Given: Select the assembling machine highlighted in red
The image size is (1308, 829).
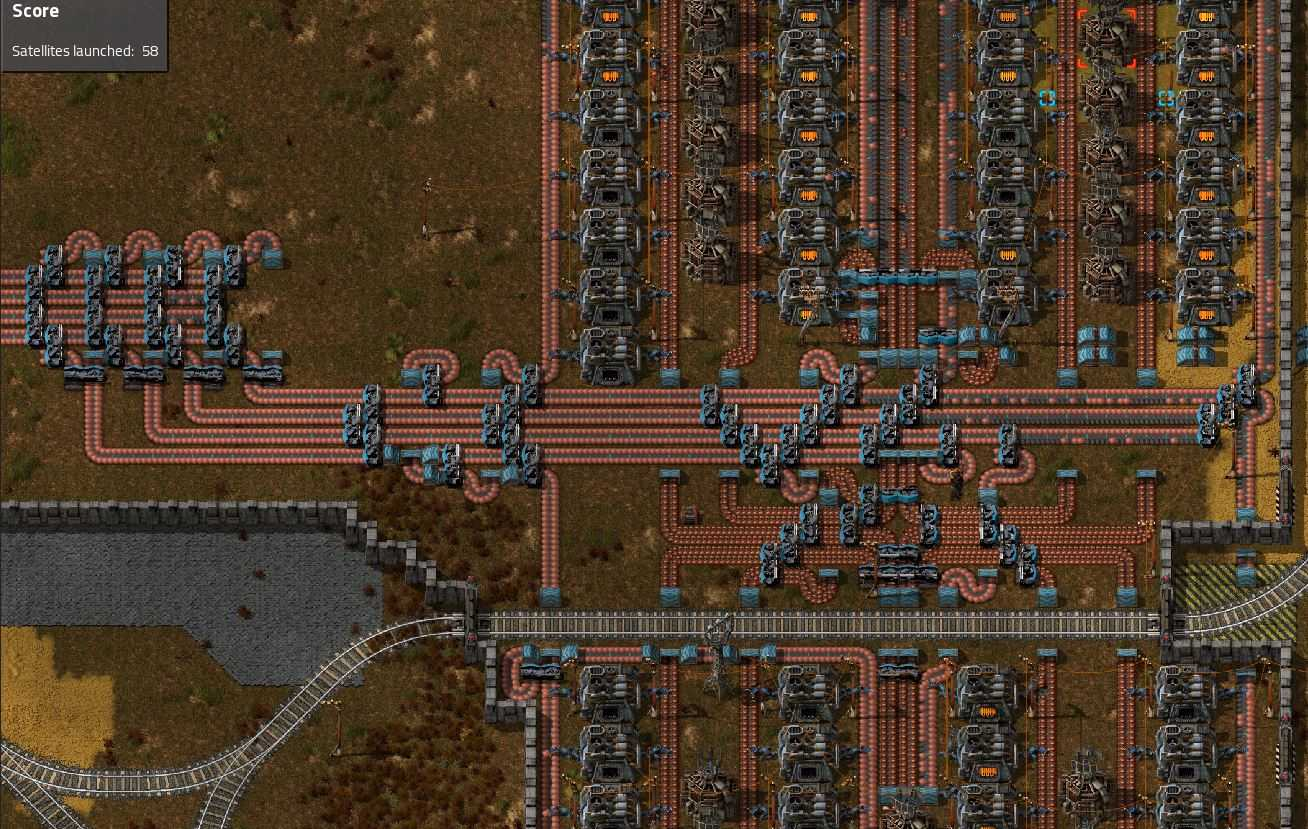Looking at the screenshot, I should click(x=1106, y=38).
